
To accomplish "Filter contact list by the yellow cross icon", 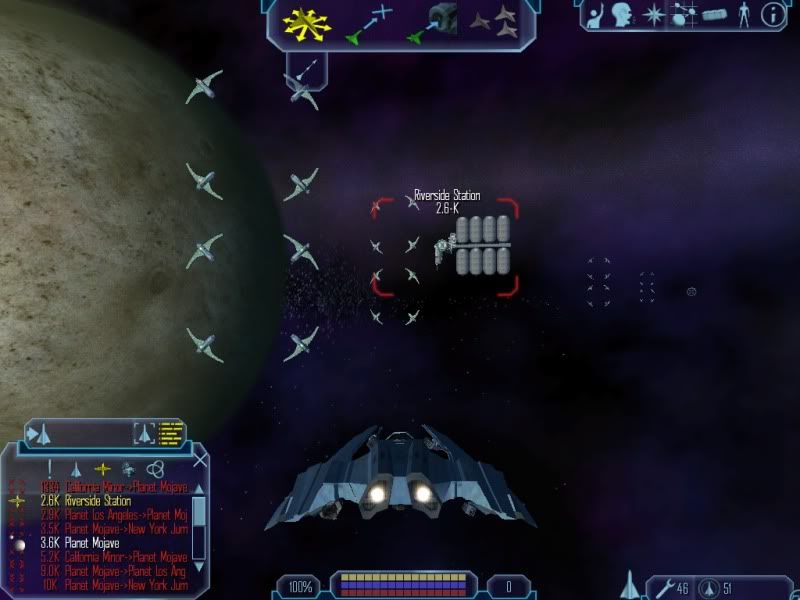I will (101, 468).
